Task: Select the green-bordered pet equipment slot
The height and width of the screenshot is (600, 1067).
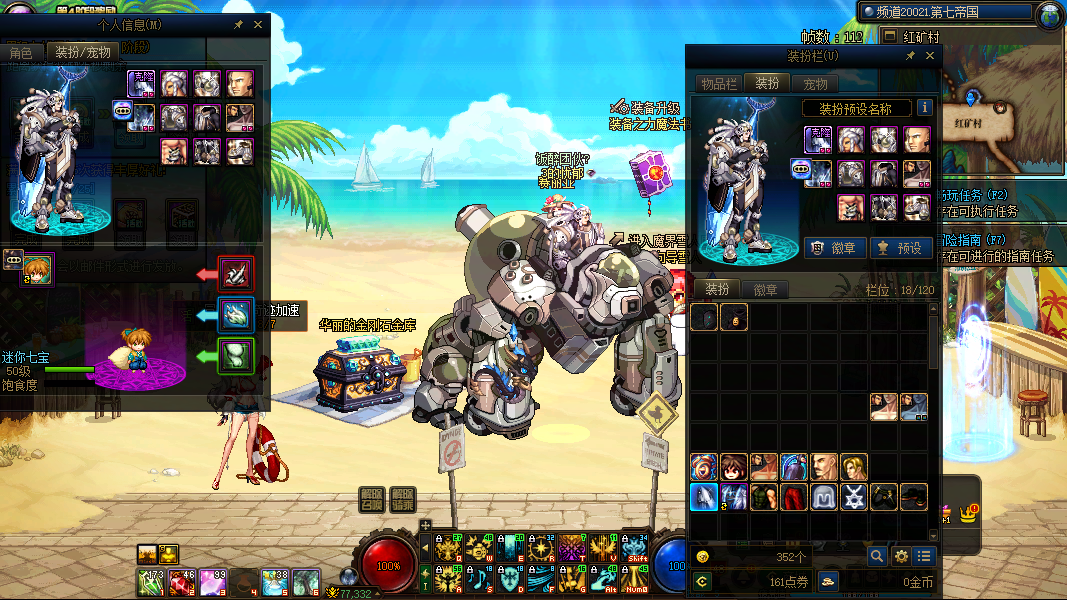Action: [236, 357]
